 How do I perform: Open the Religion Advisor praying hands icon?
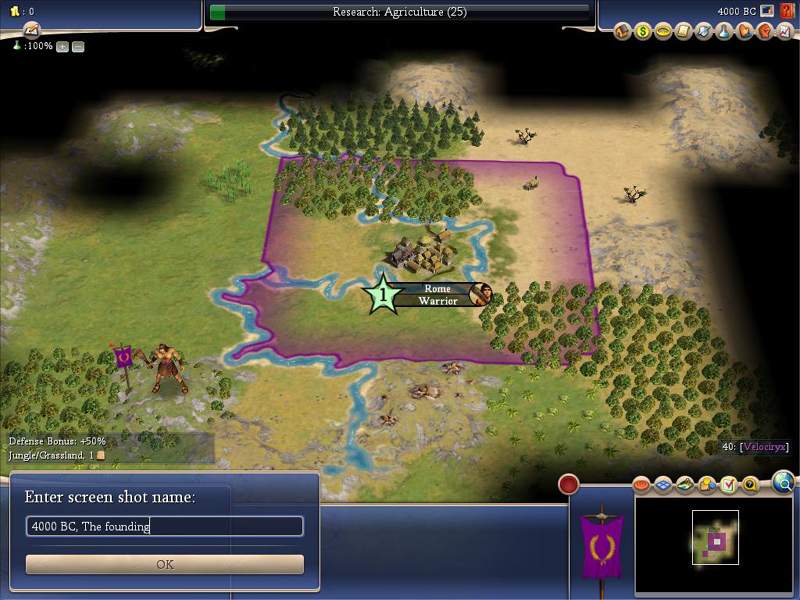point(741,32)
